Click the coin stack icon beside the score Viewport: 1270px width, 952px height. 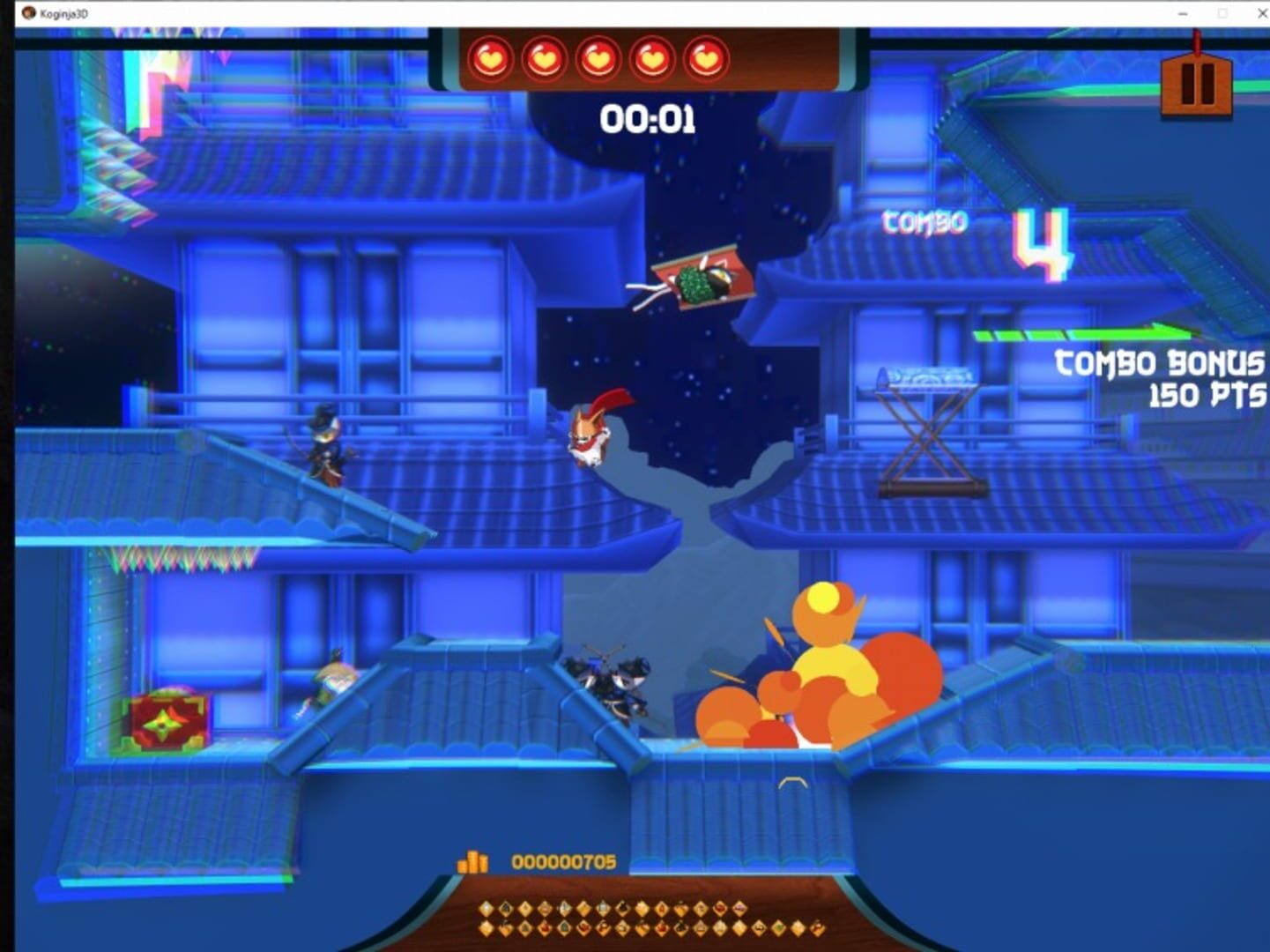tap(474, 860)
